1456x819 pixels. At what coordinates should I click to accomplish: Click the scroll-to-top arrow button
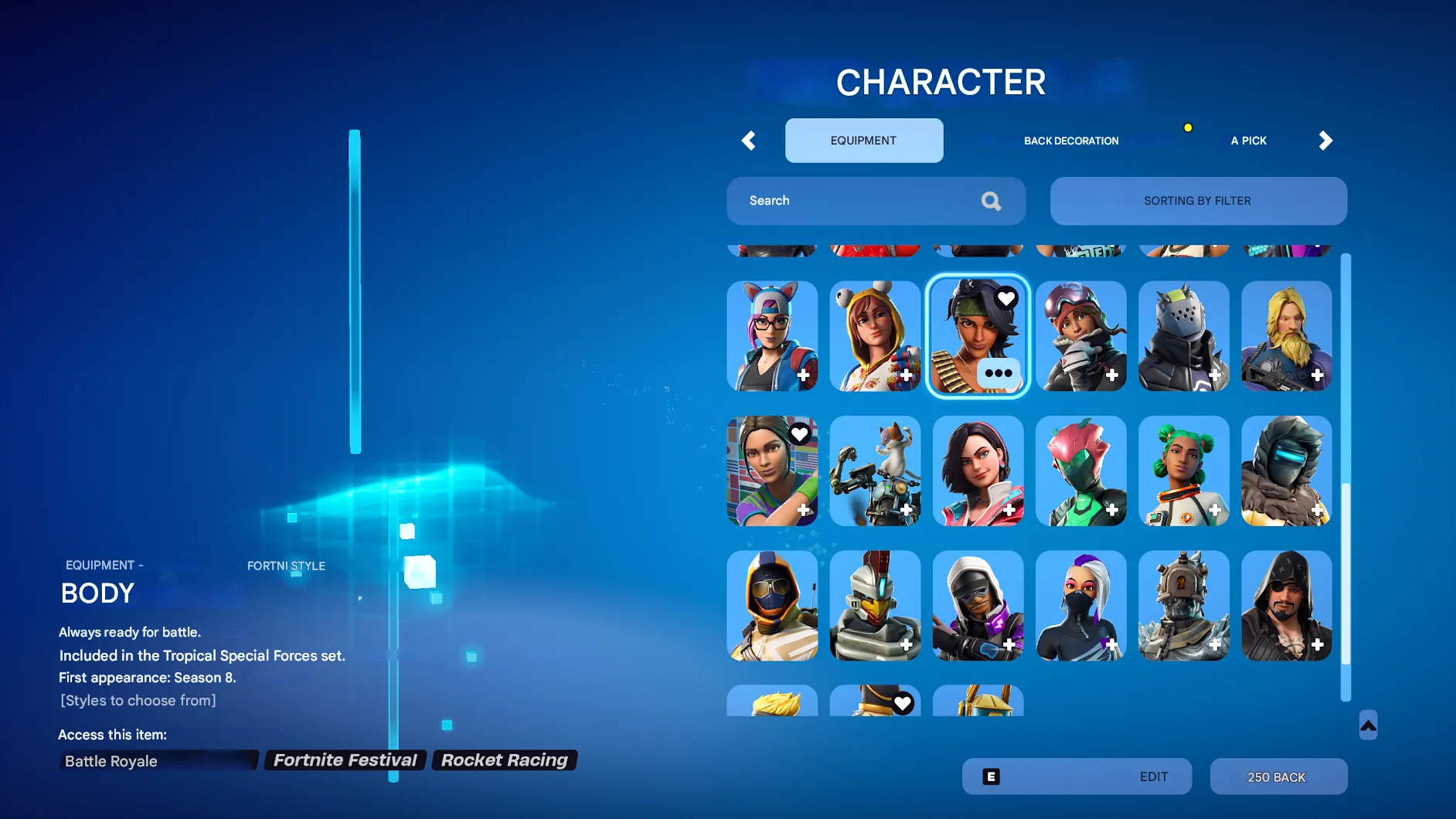[1368, 725]
